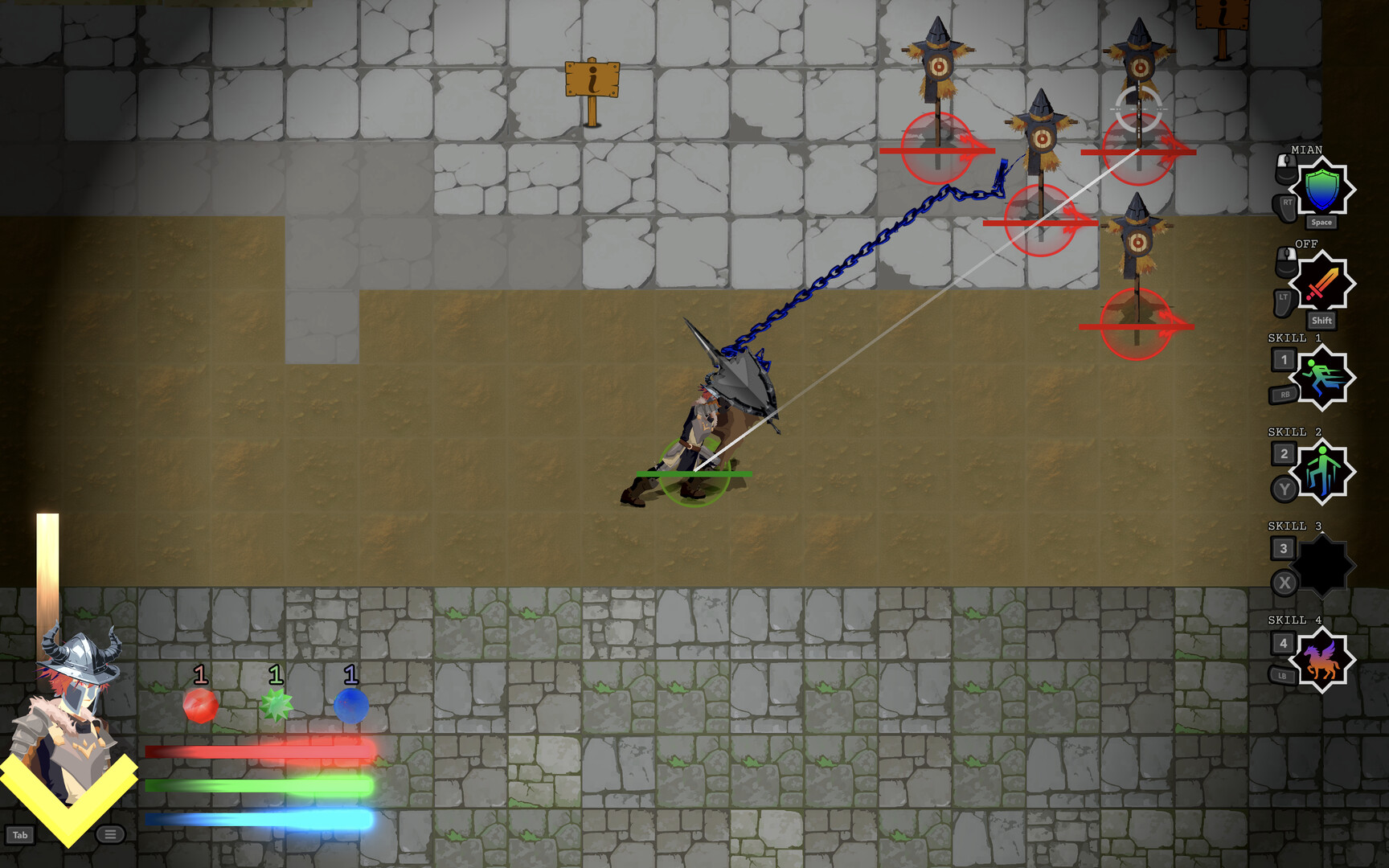Image resolution: width=1389 pixels, height=868 pixels.
Task: Activate the Skill 4 pegasus icon
Action: [x=1323, y=661]
